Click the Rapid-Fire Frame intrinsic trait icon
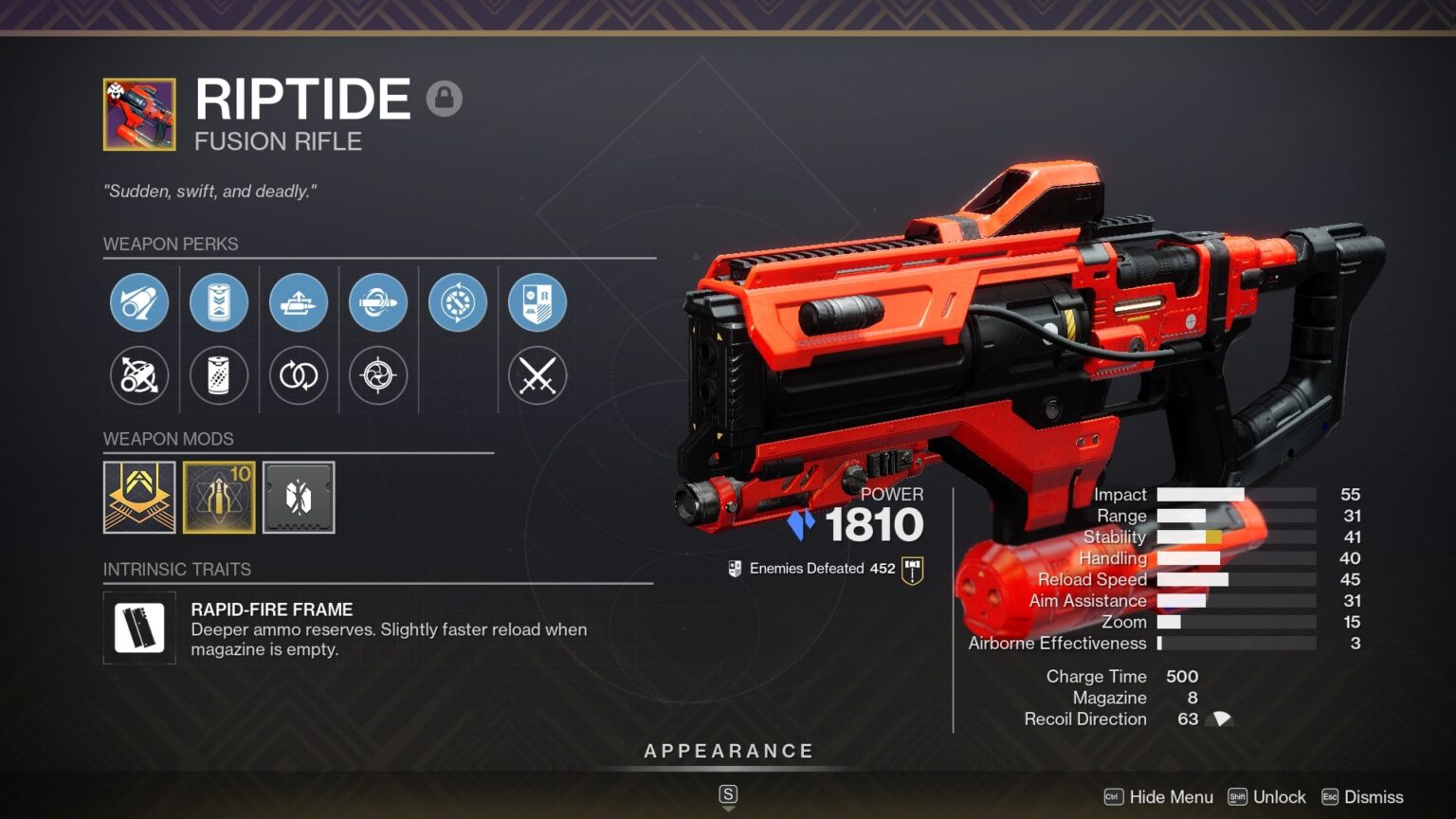1456x819 pixels. 139,627
